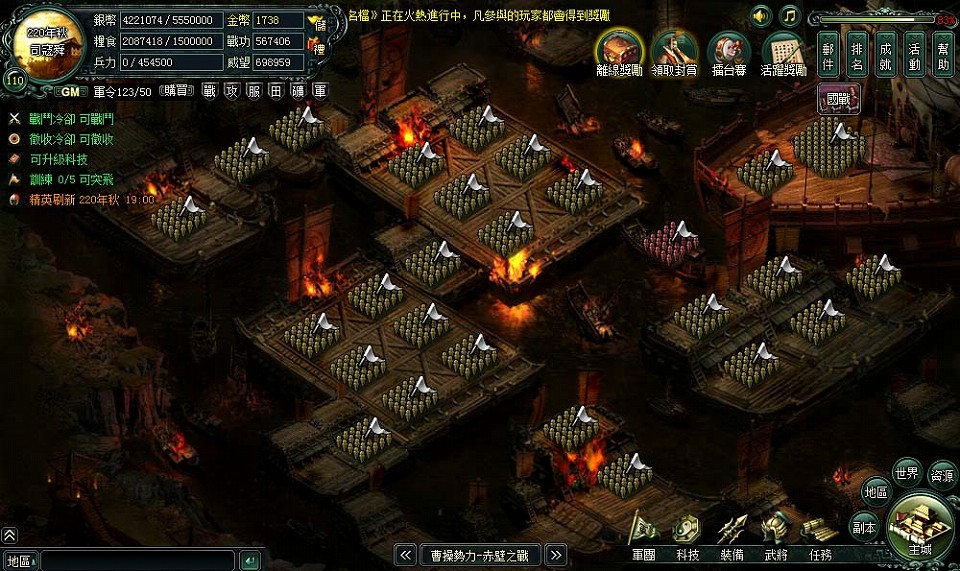
Task: Open the 武將 generals menu
Action: 776,533
